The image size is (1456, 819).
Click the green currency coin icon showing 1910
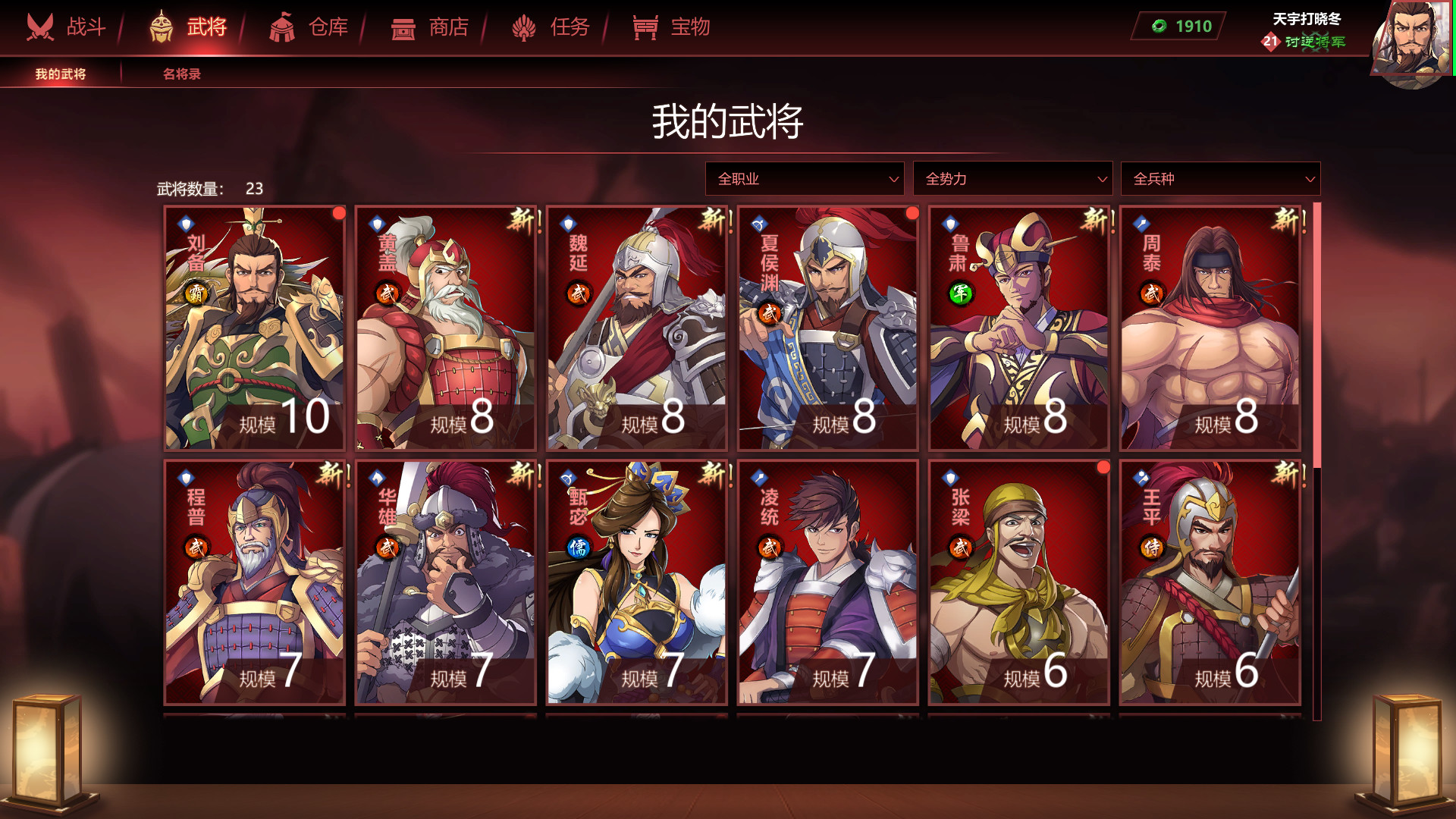coord(1159,25)
